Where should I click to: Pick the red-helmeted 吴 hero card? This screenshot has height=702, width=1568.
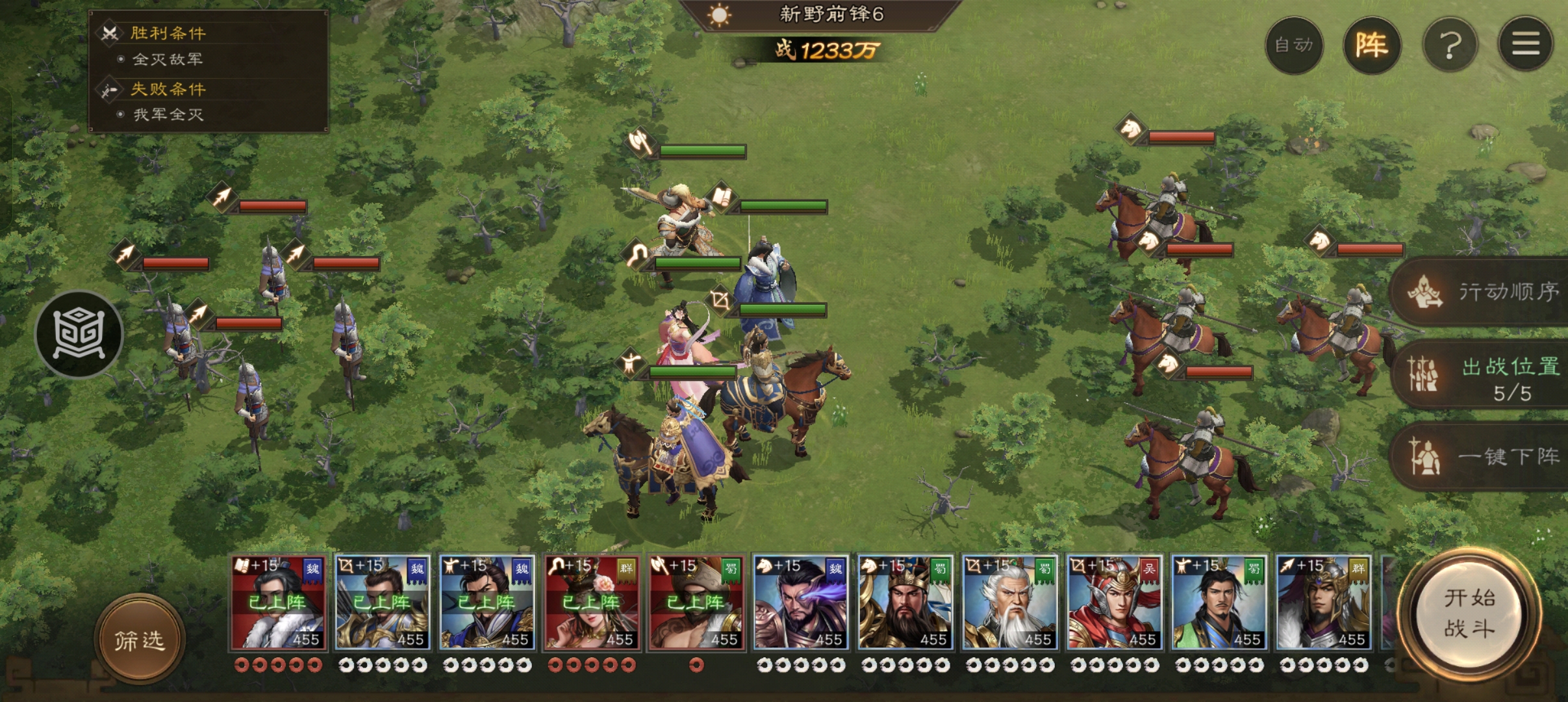pyautogui.click(x=1114, y=603)
